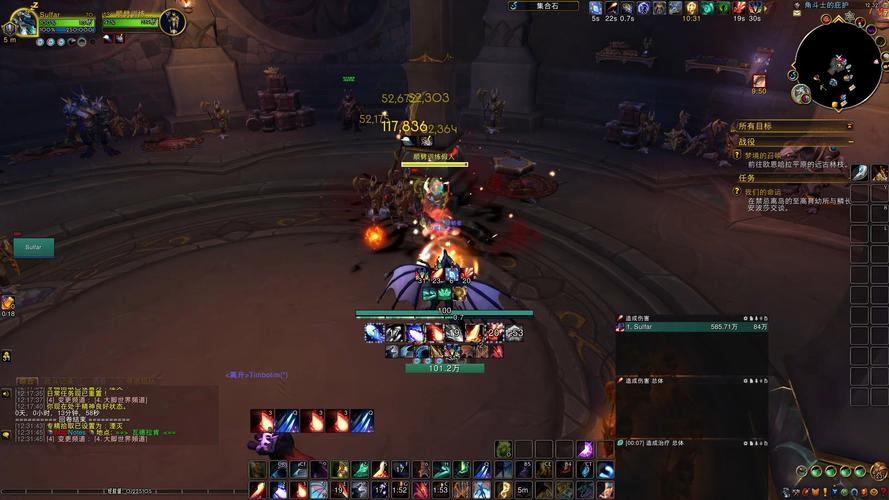Screen dimensions: 889x500
Task: Click the 101.2万 green target health bar
Action: [444, 368]
